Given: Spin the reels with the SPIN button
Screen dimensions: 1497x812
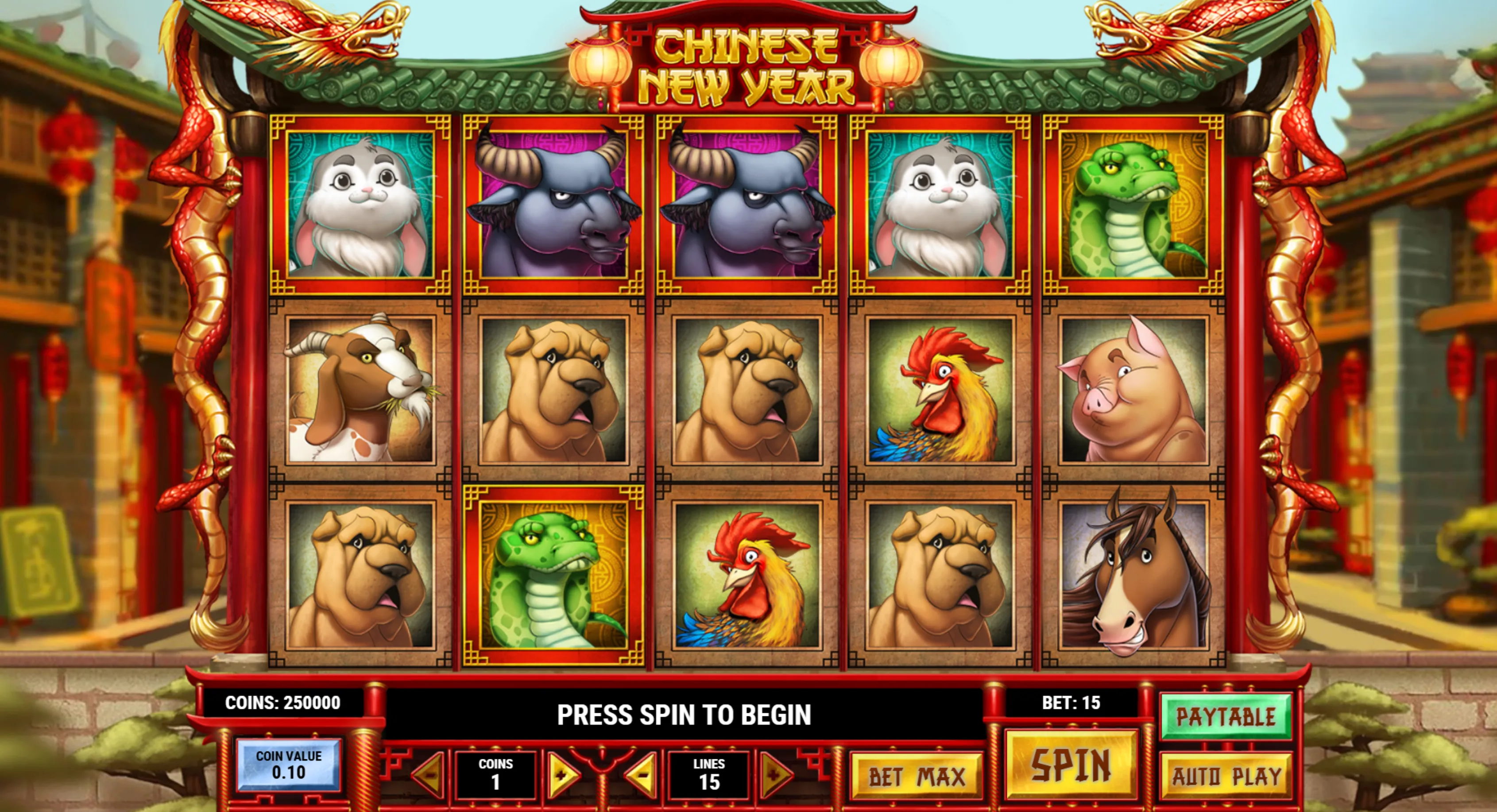Looking at the screenshot, I should (x=1071, y=764).
